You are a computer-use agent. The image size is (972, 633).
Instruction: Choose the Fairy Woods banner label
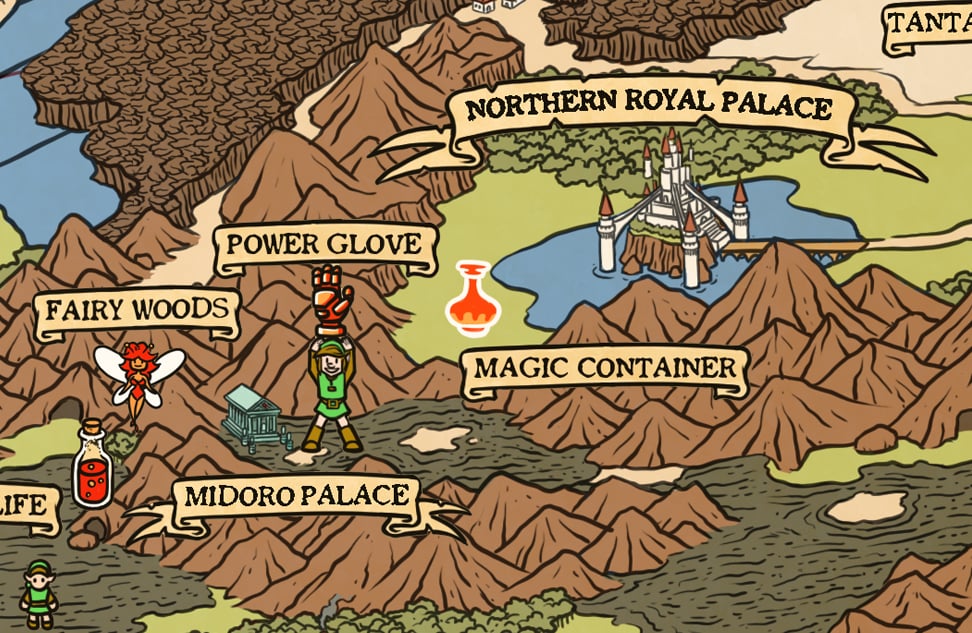point(137,311)
